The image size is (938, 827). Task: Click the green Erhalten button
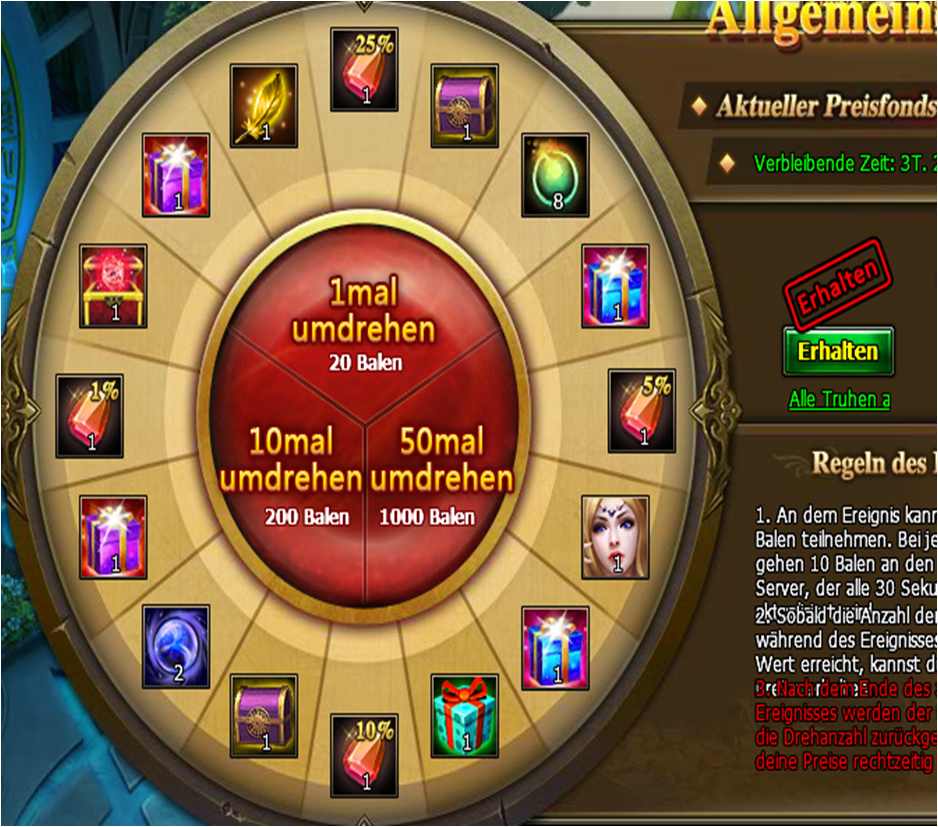[838, 351]
